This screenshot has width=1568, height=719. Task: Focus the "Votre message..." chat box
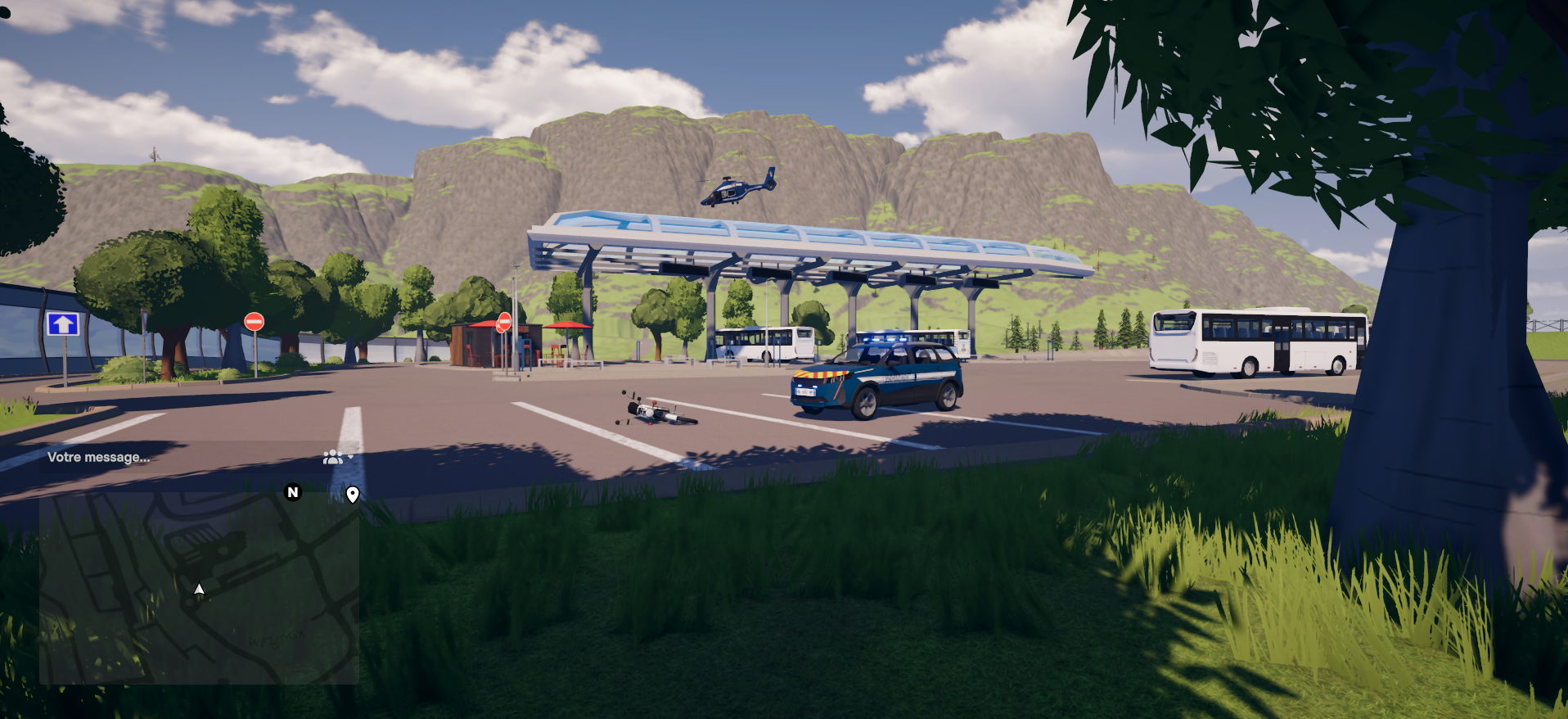click(164, 457)
